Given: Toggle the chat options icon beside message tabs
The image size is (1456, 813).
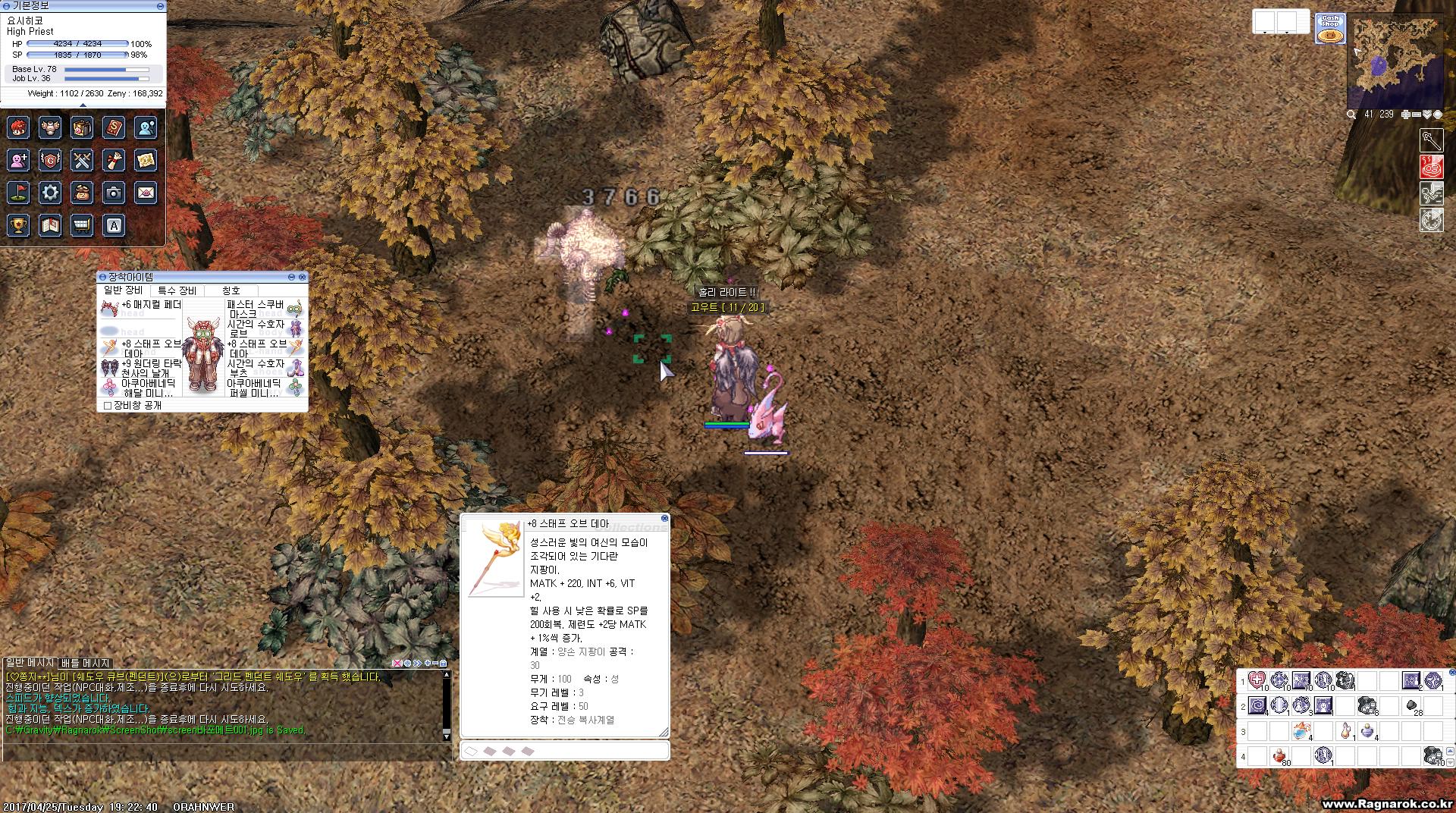Looking at the screenshot, I should [409, 662].
